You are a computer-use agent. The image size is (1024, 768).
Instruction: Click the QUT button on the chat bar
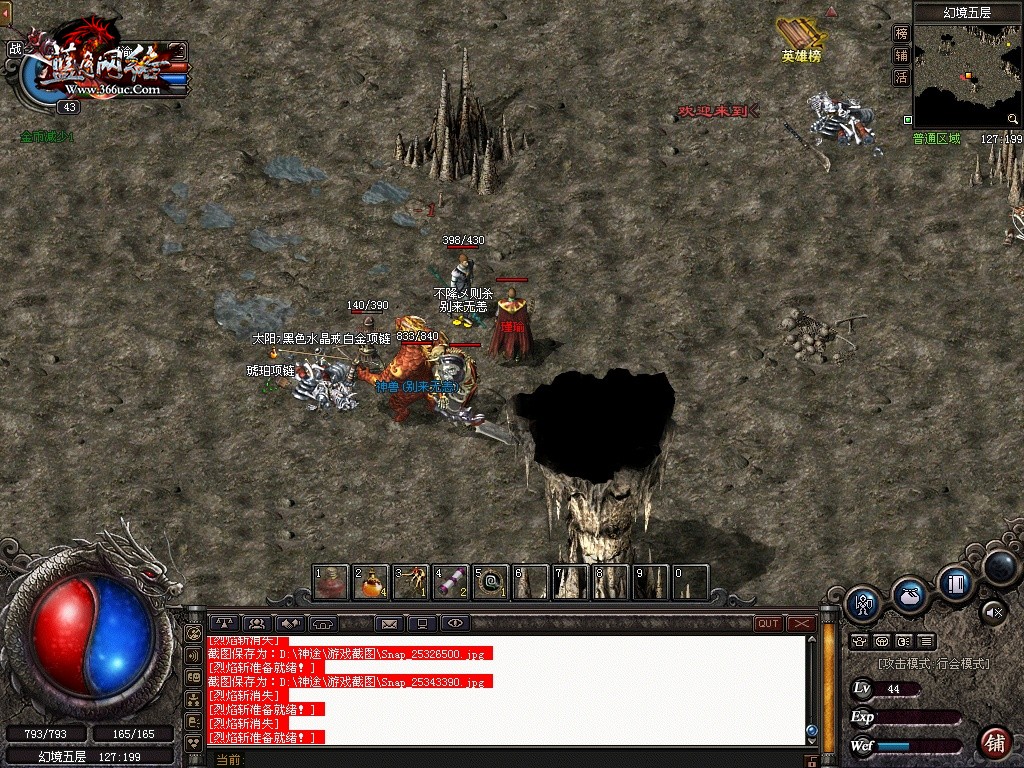(768, 624)
